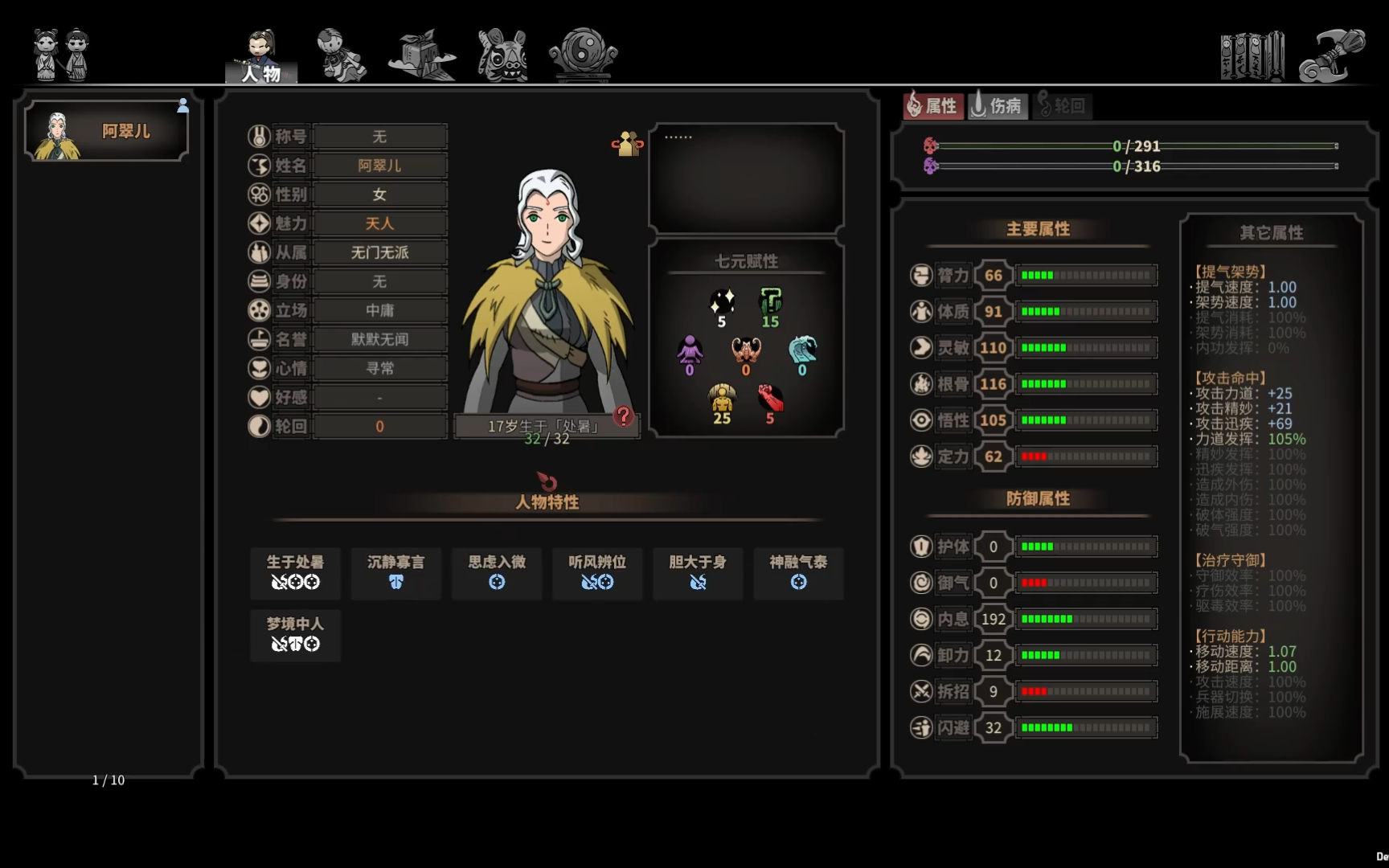The height and width of the screenshot is (868, 1389).
Task: Click the 听风辨位 trait
Action: [x=597, y=574]
